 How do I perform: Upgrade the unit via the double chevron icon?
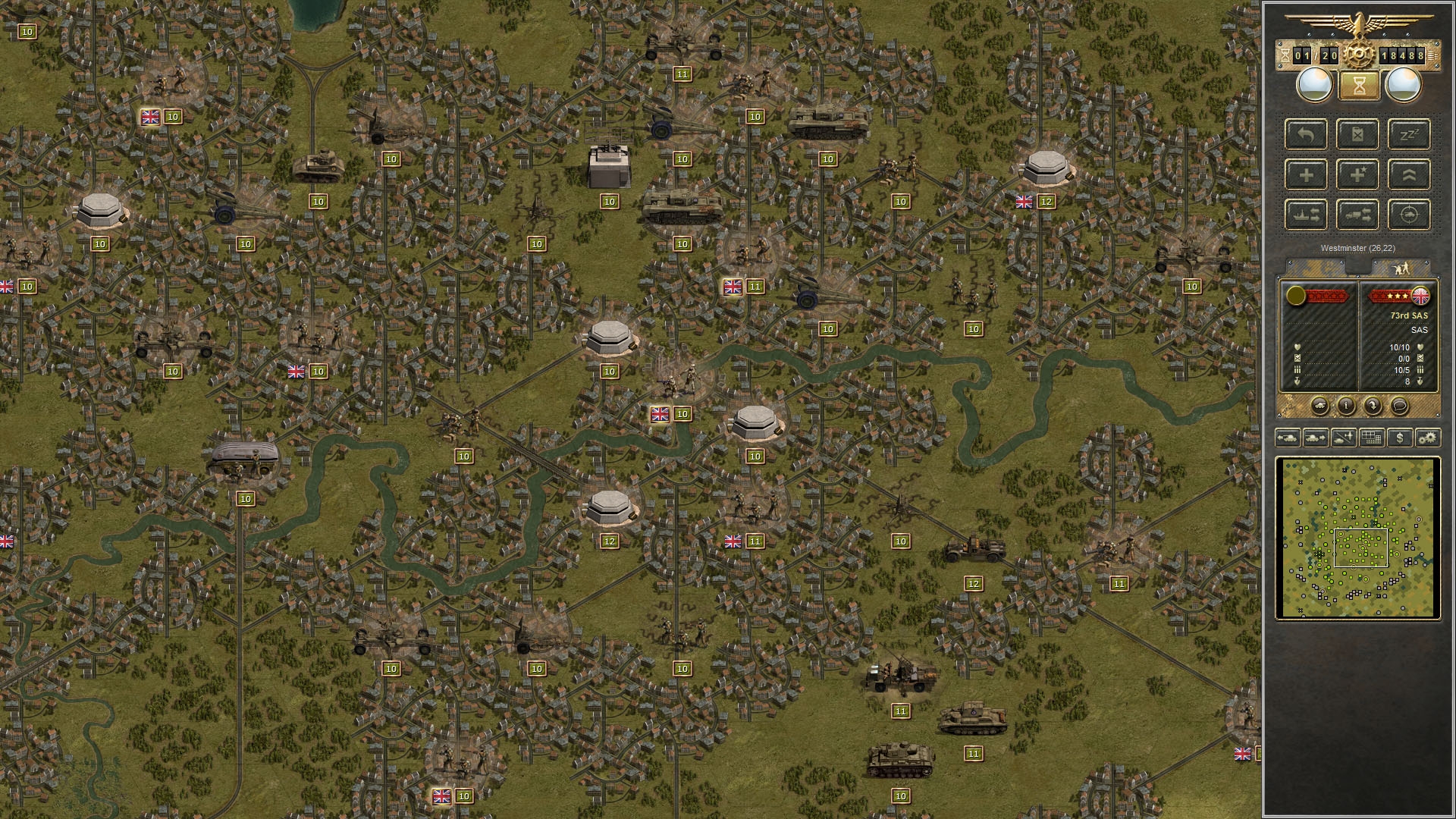click(x=1408, y=174)
